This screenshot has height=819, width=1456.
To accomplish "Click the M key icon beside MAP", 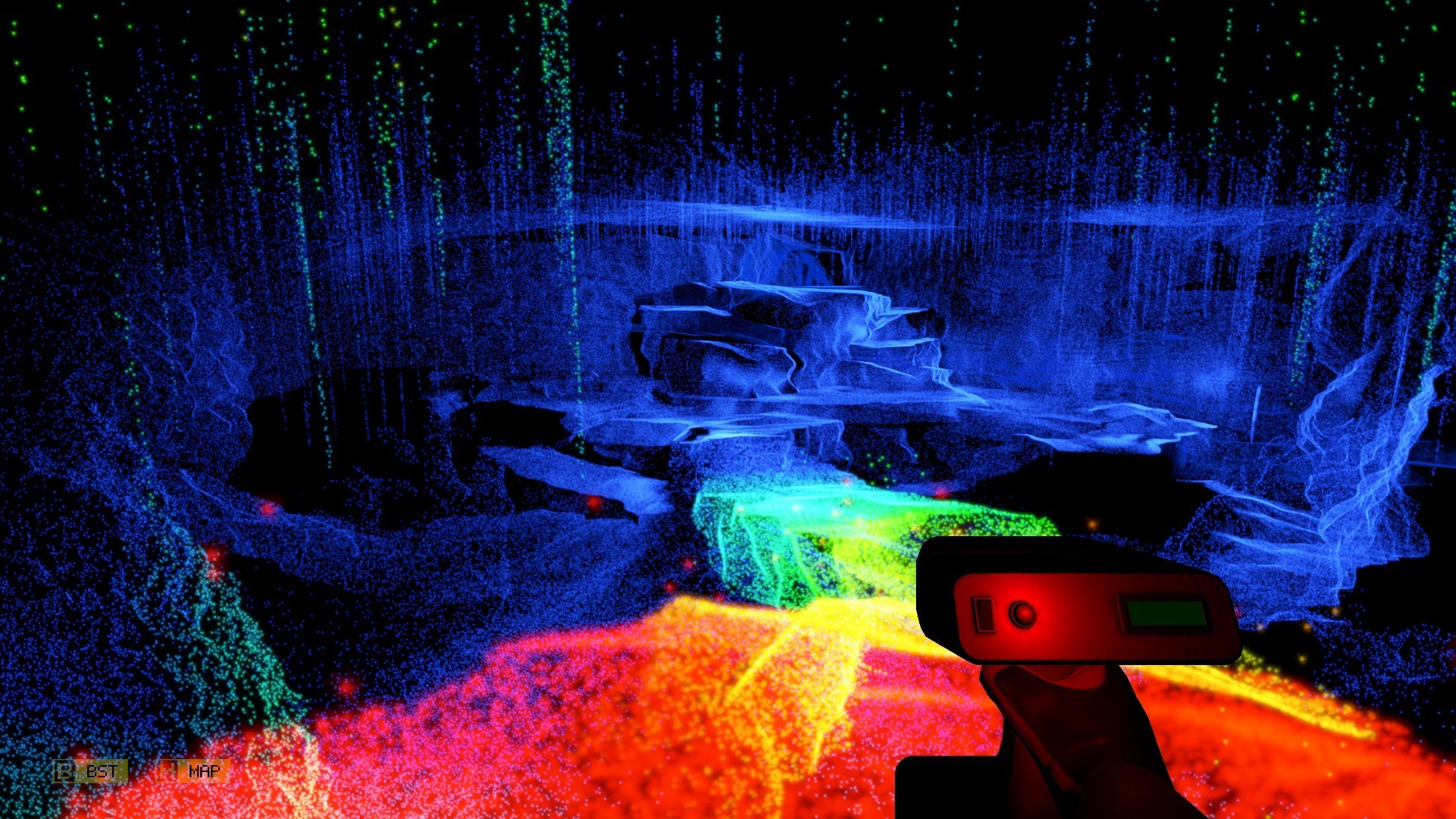I will pos(166,772).
